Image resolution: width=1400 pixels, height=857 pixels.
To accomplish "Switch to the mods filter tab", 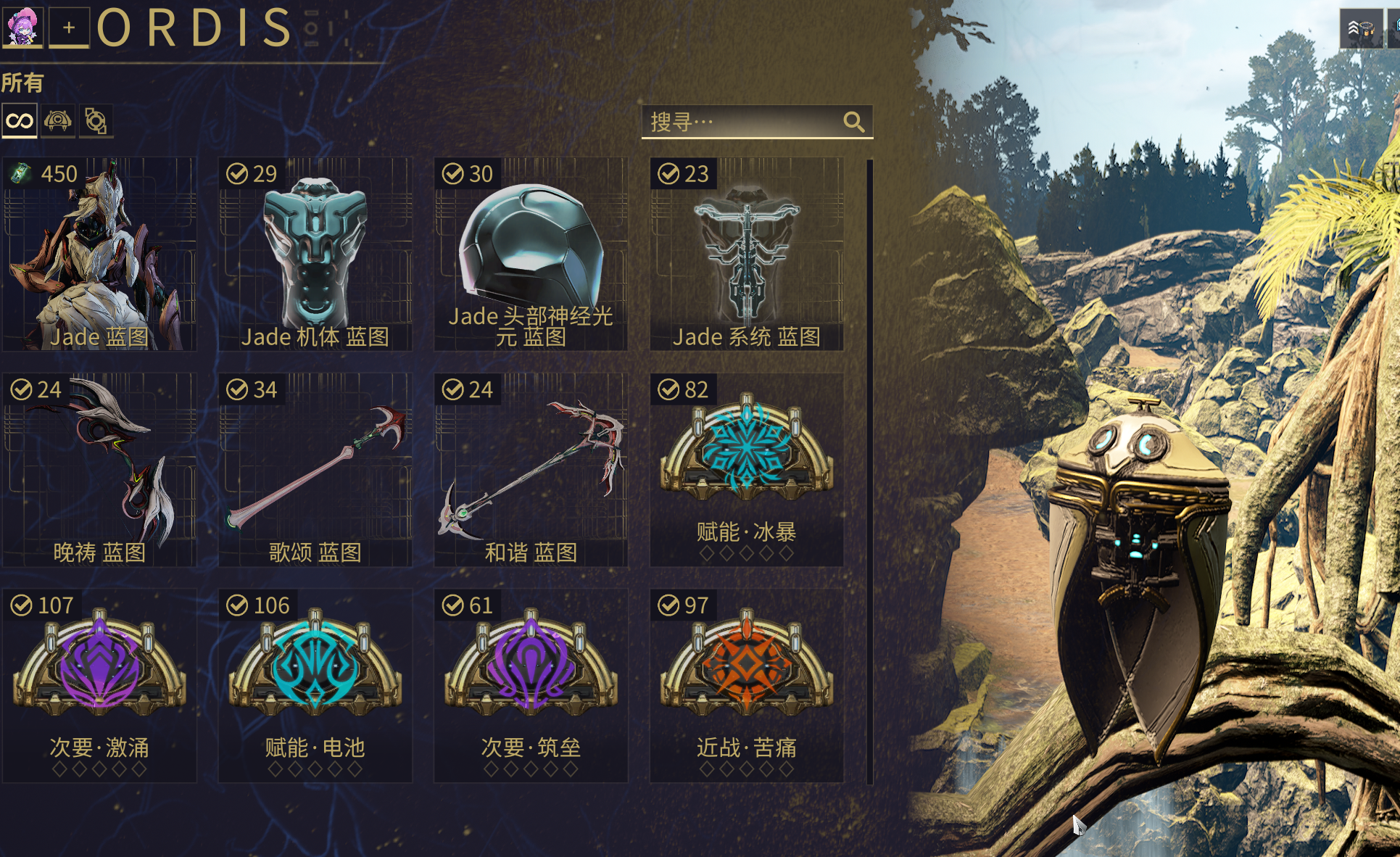I will 96,121.
